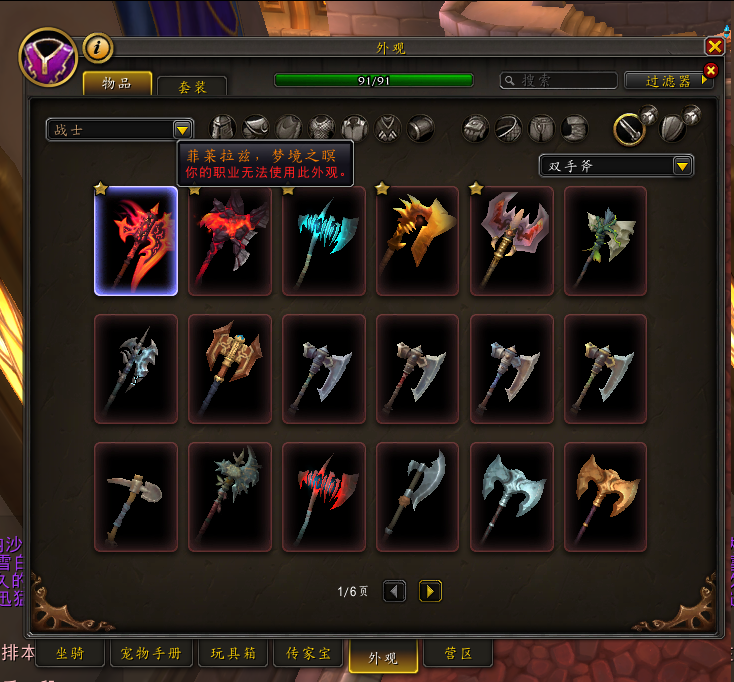Screen dimensions: 734x682
Task: Open the 营区 tab
Action: [457, 654]
